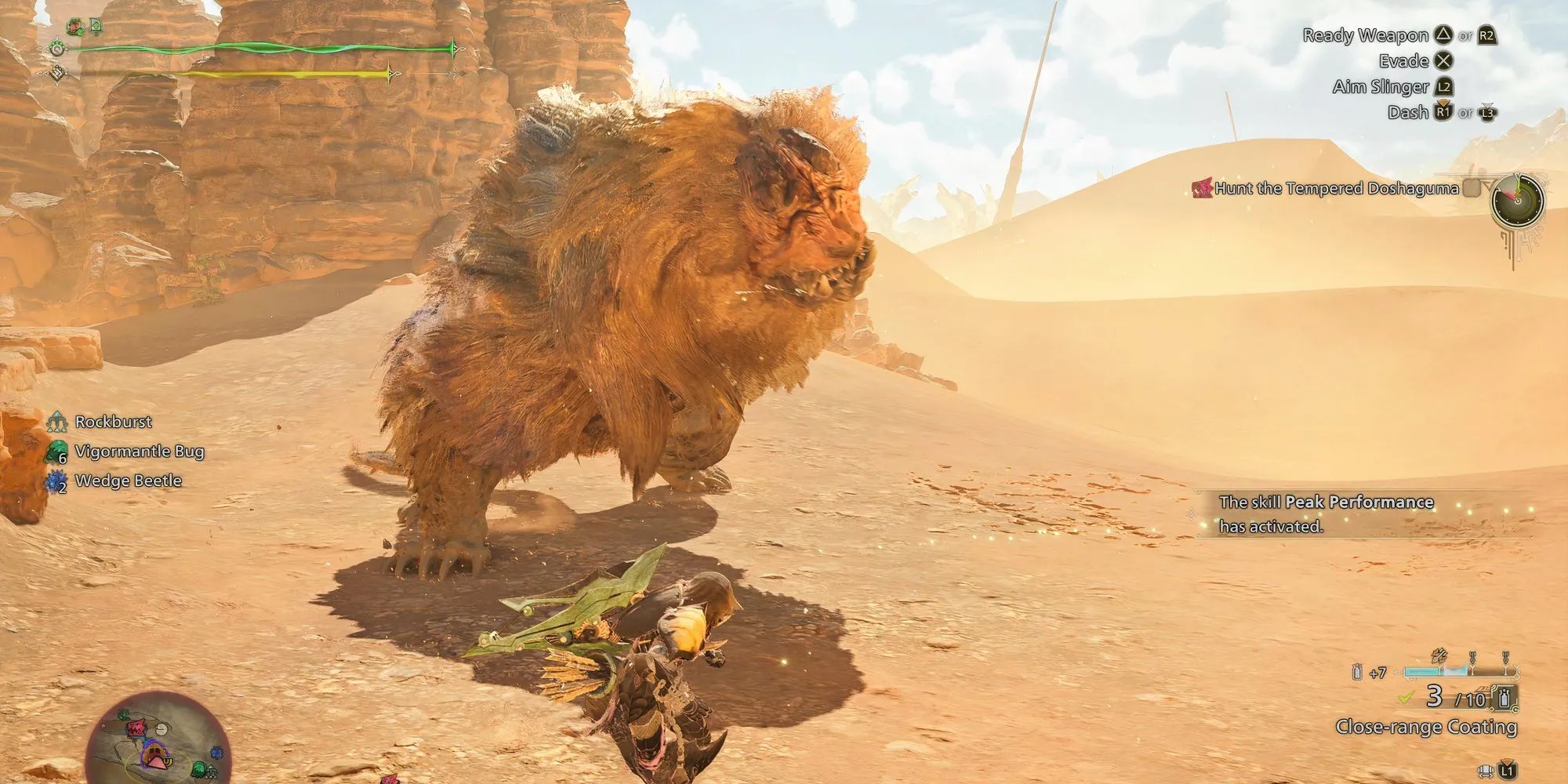Select the Close-range Coating item

(x=1426, y=727)
